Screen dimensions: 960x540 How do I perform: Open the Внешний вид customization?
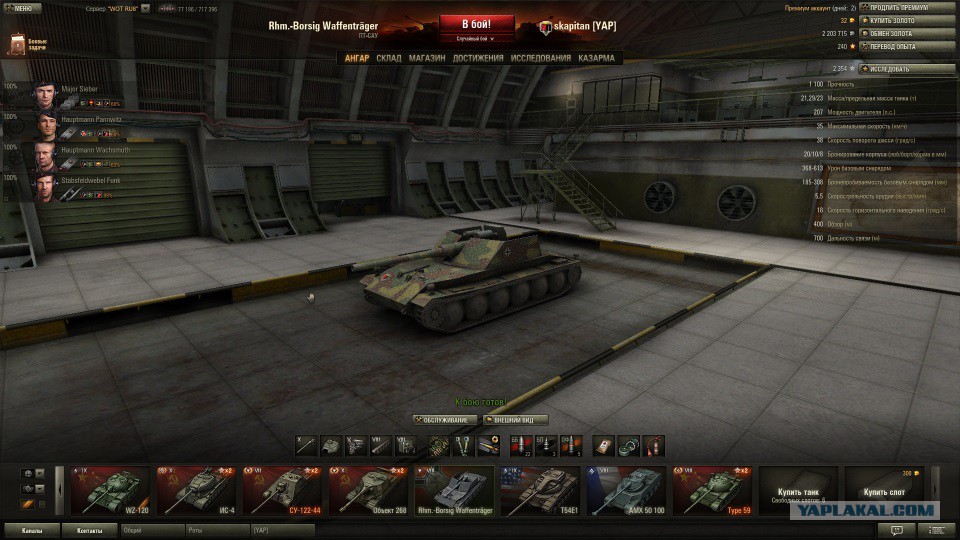(x=520, y=419)
